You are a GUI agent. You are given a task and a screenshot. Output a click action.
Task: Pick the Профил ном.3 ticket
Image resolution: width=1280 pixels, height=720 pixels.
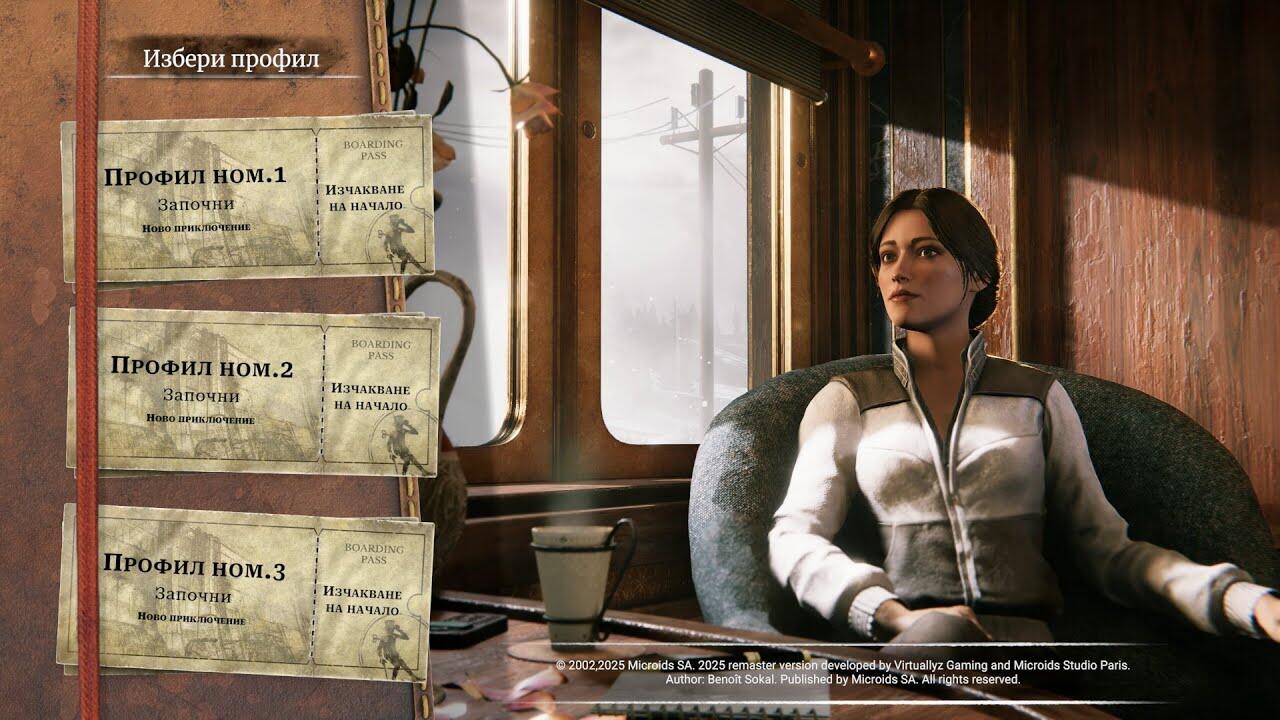245,590
